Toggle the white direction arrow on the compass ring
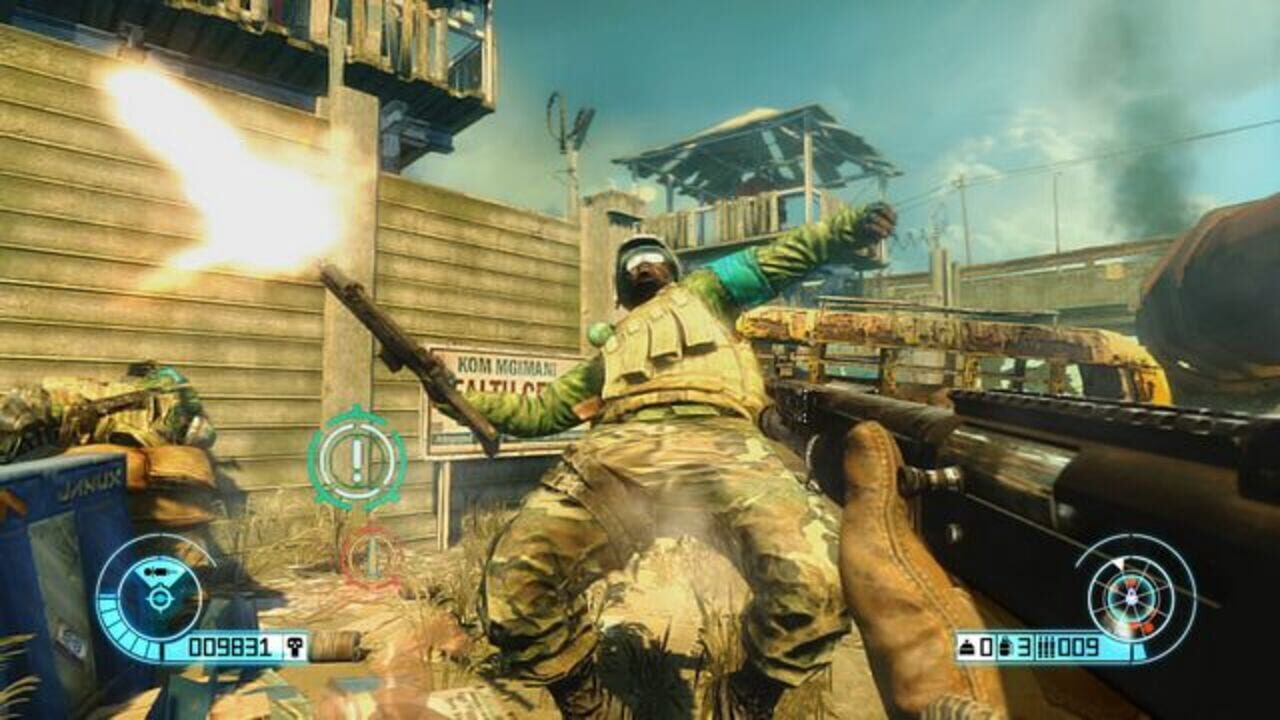The image size is (1280, 720). (1119, 564)
